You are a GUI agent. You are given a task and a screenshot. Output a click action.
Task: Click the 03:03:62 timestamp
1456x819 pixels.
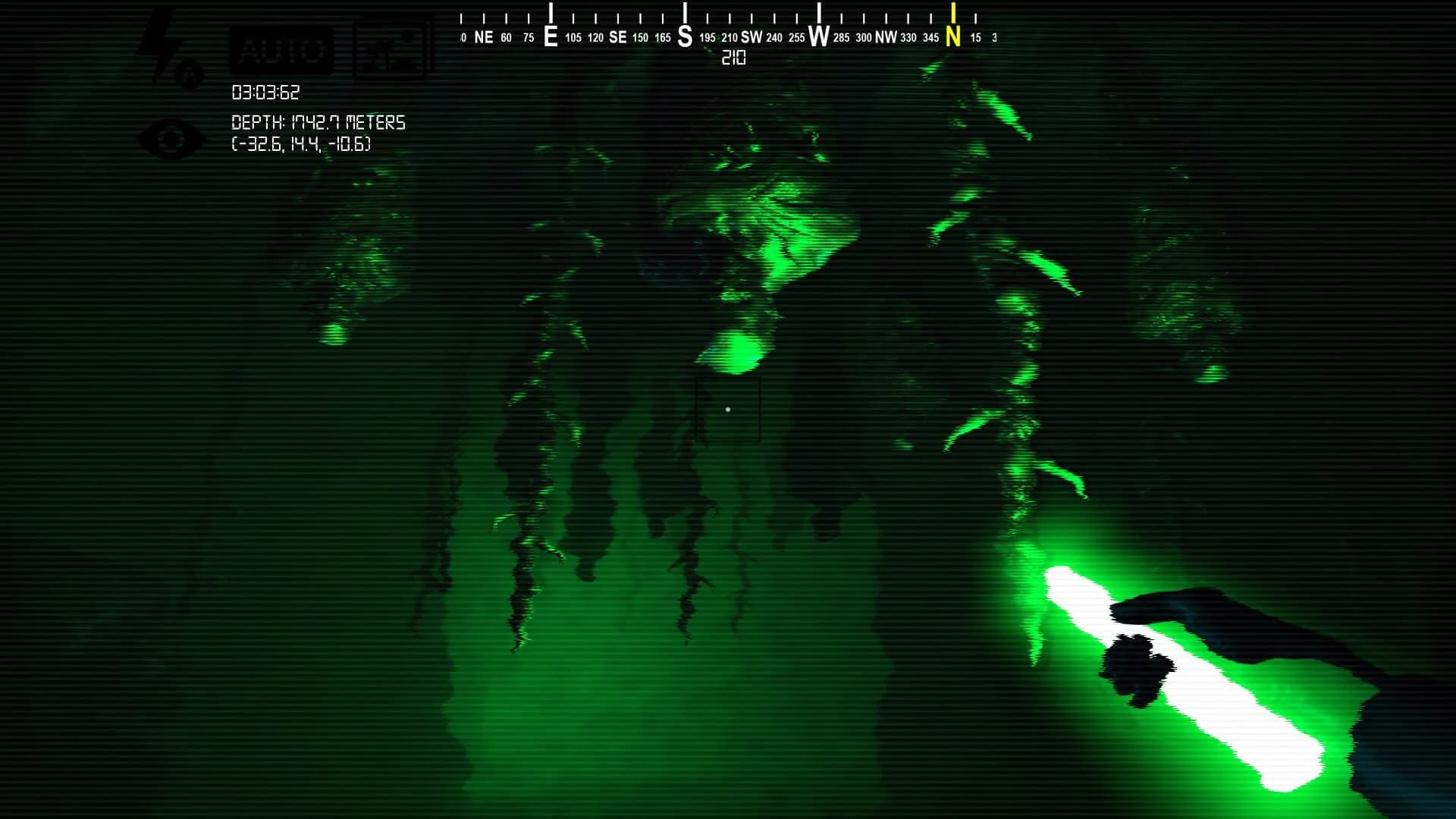click(266, 93)
